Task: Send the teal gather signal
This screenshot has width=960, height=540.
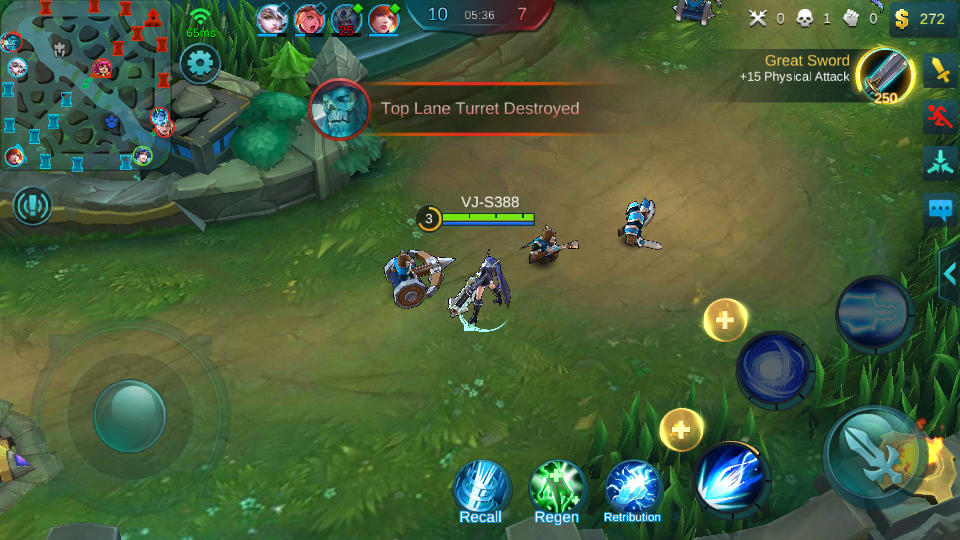Action: (x=940, y=163)
